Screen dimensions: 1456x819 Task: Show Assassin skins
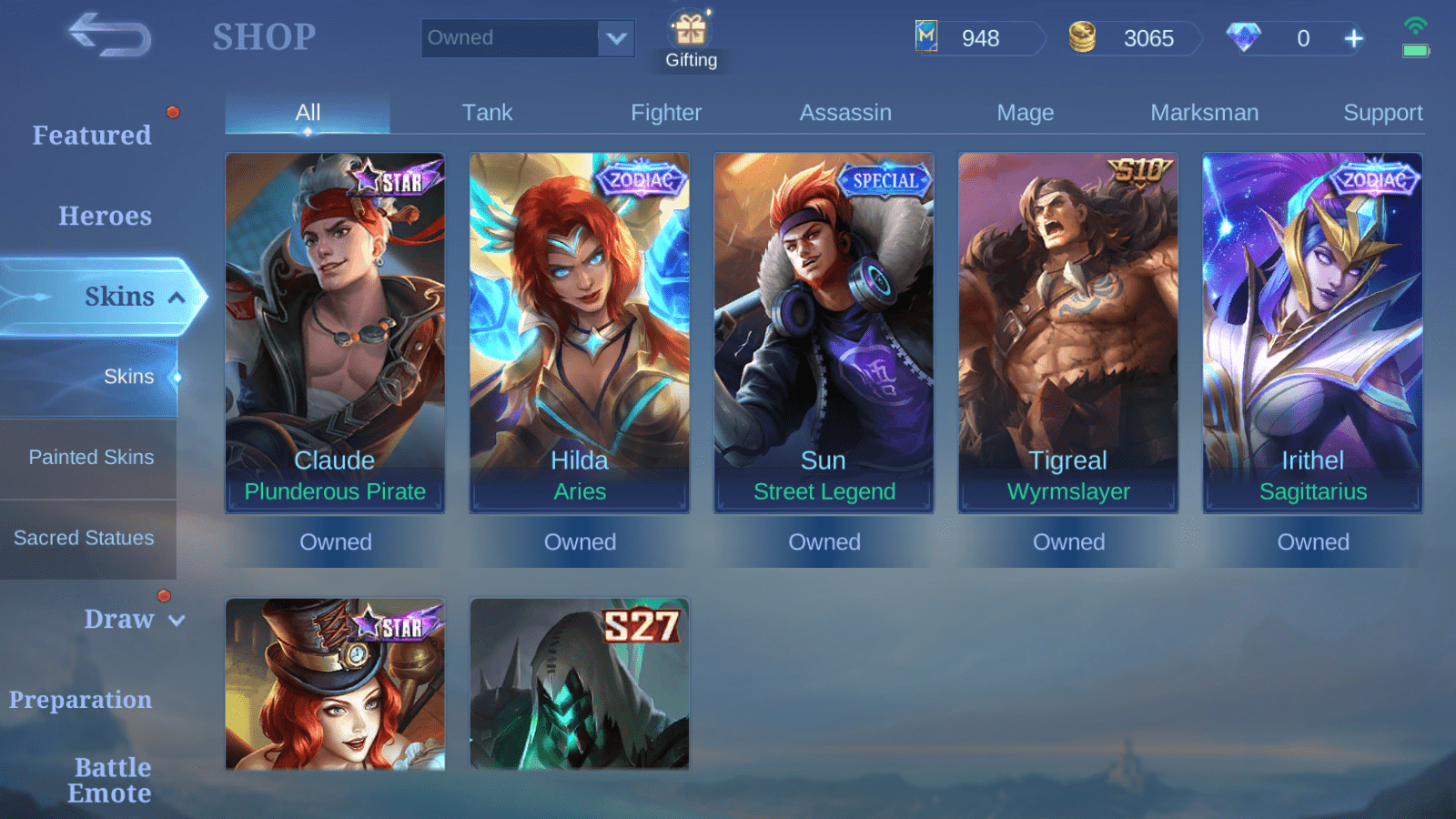(845, 113)
